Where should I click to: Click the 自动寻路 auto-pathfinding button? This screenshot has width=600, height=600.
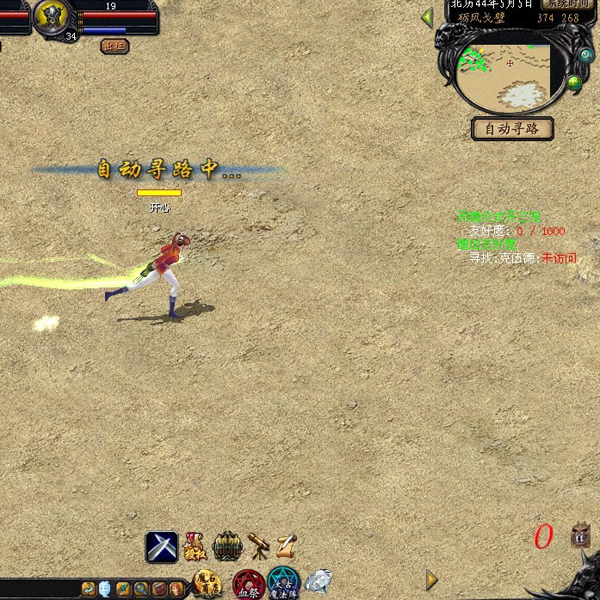(x=512, y=129)
